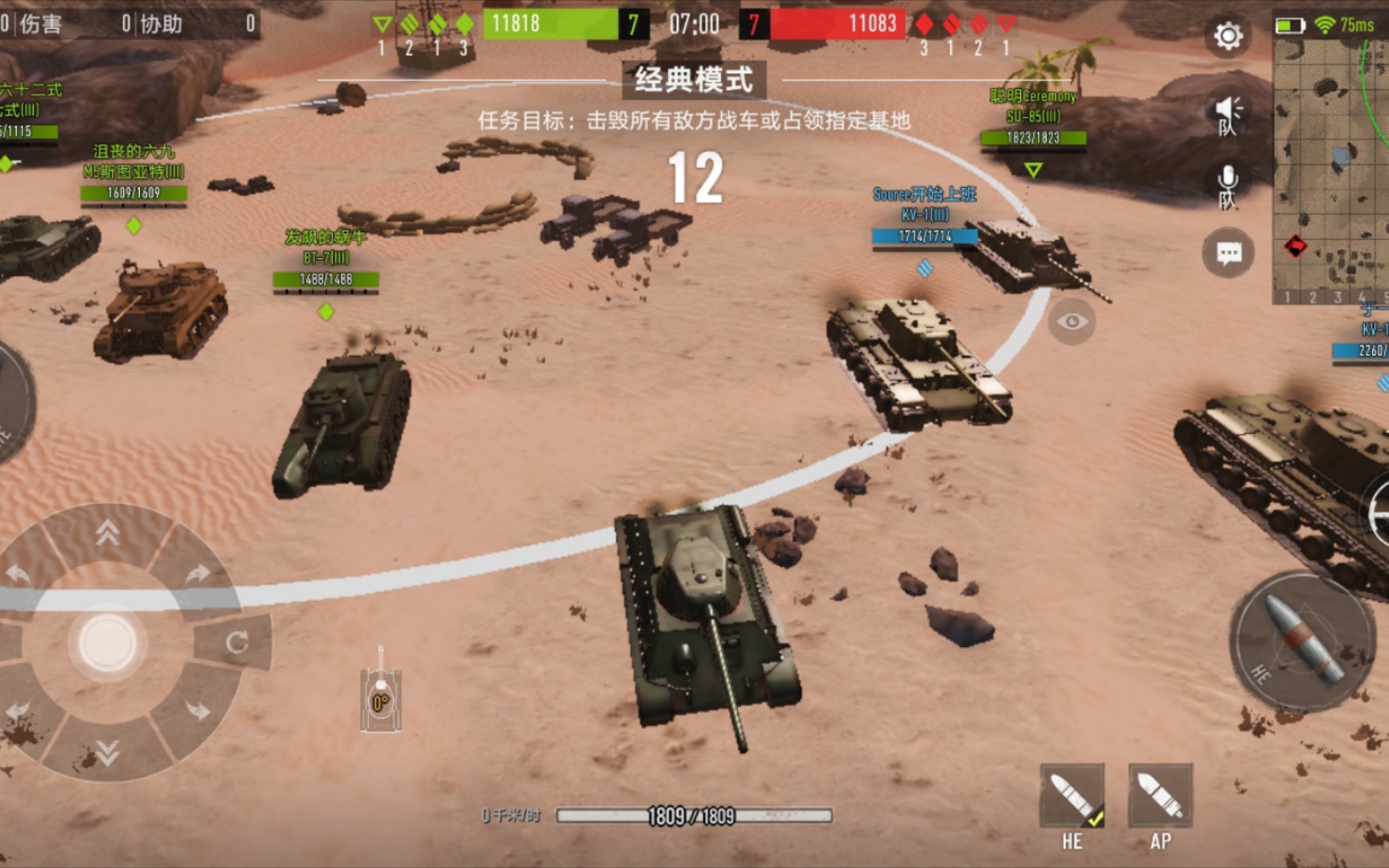Tap the eye view toggle button
This screenshot has height=868, width=1389.
(1071, 321)
